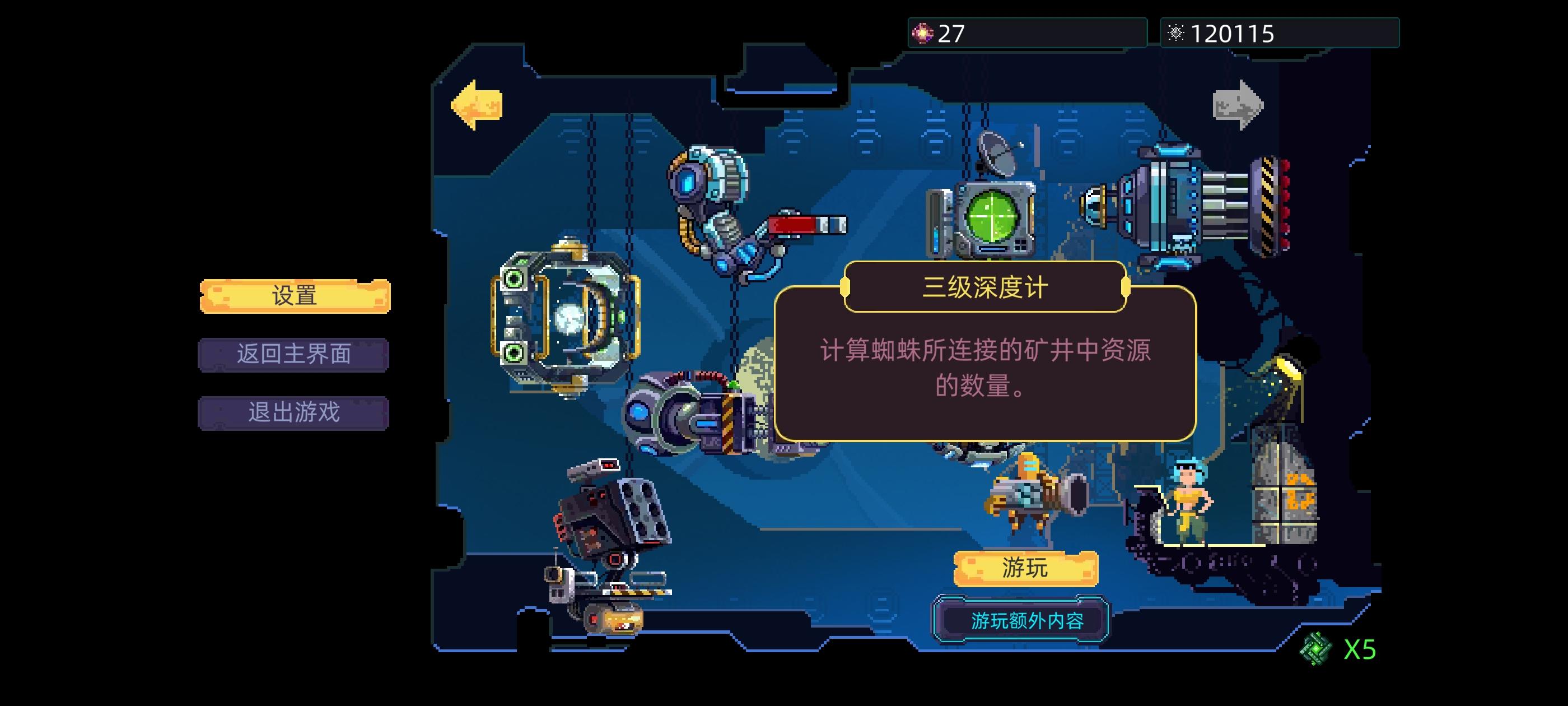
Task: Click the drill cannon upgrade
Action: 694,420
